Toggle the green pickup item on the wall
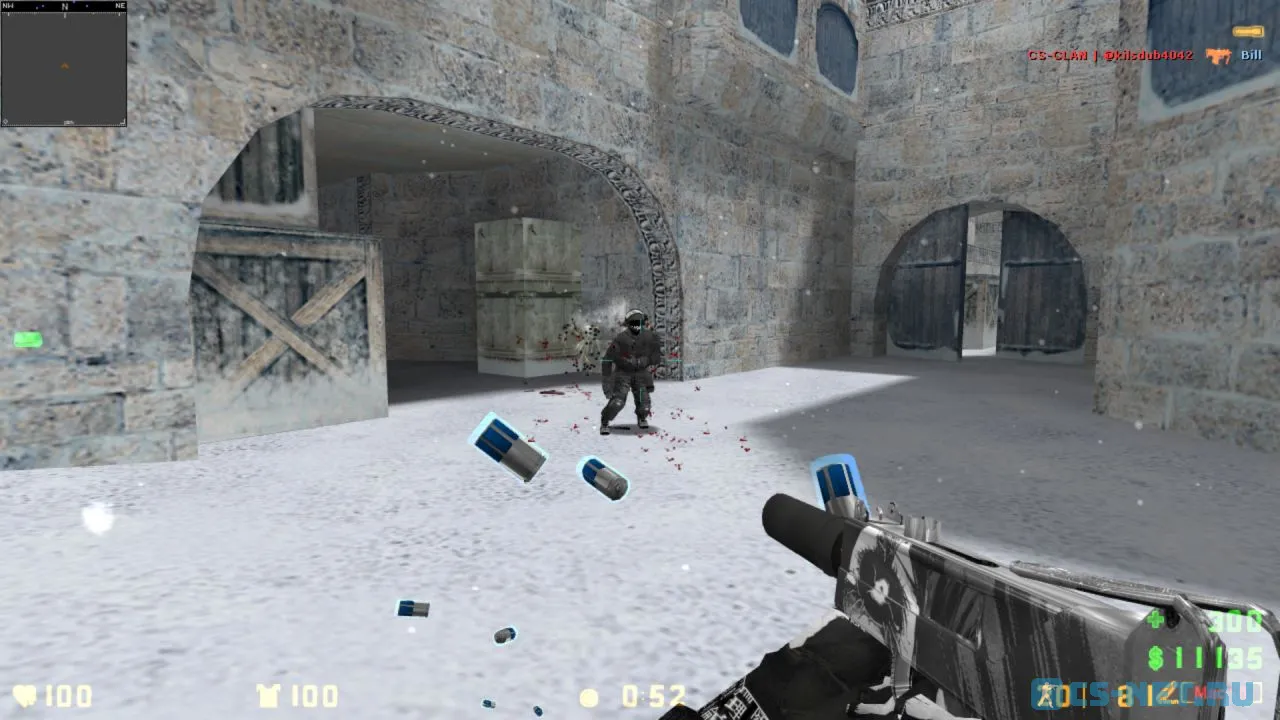Viewport: 1280px width, 720px height. point(27,340)
